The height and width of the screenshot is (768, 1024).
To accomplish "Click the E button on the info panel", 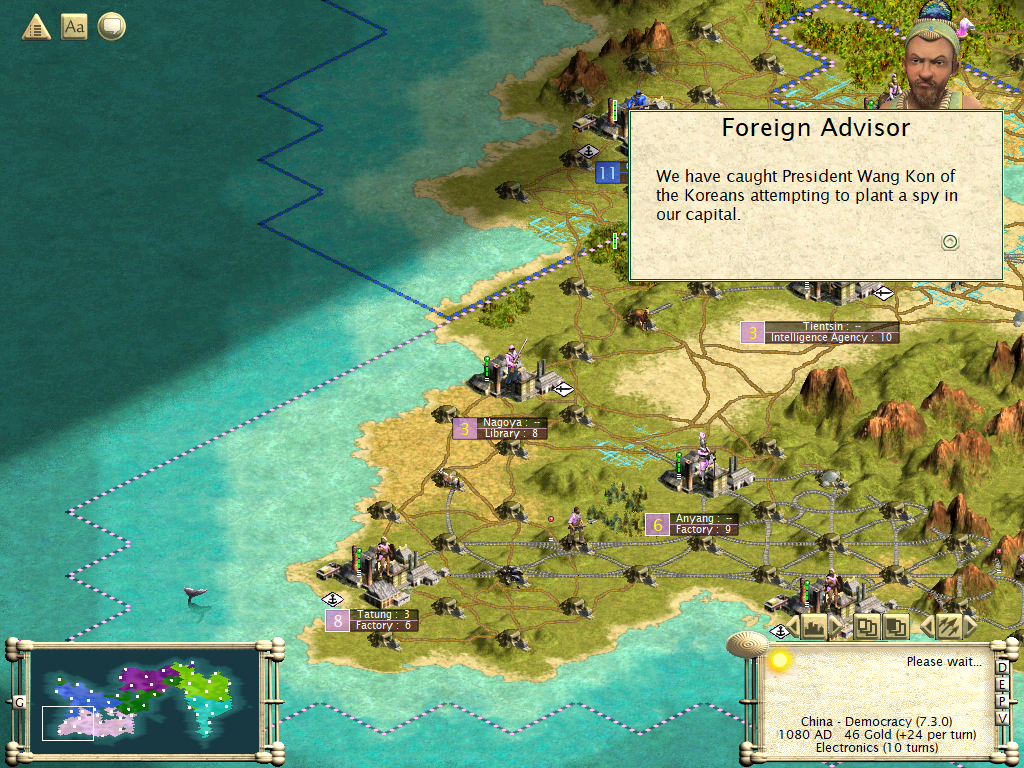I will 1003,685.
